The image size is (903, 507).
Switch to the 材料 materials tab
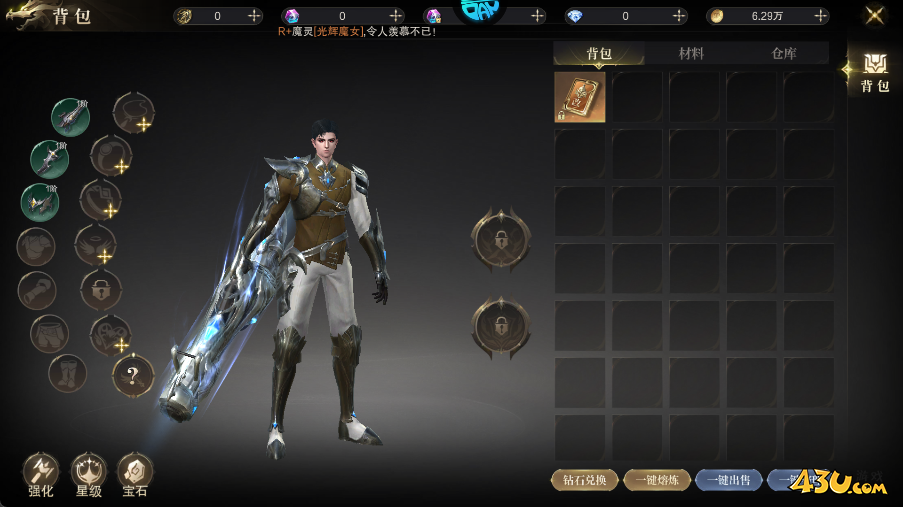[x=691, y=53]
